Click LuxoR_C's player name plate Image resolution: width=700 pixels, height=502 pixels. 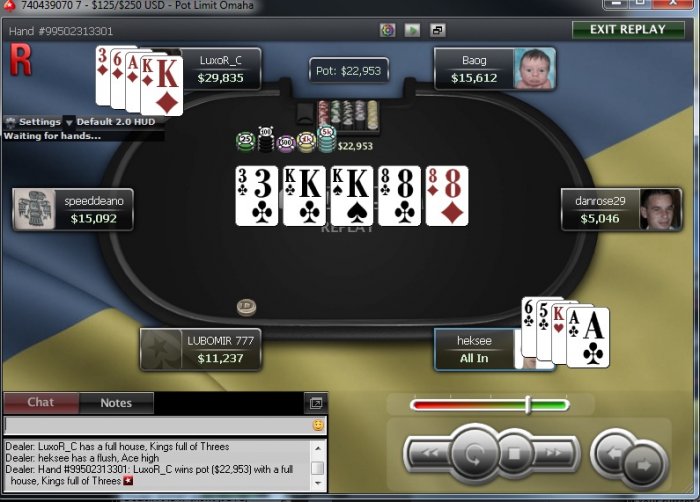221,68
